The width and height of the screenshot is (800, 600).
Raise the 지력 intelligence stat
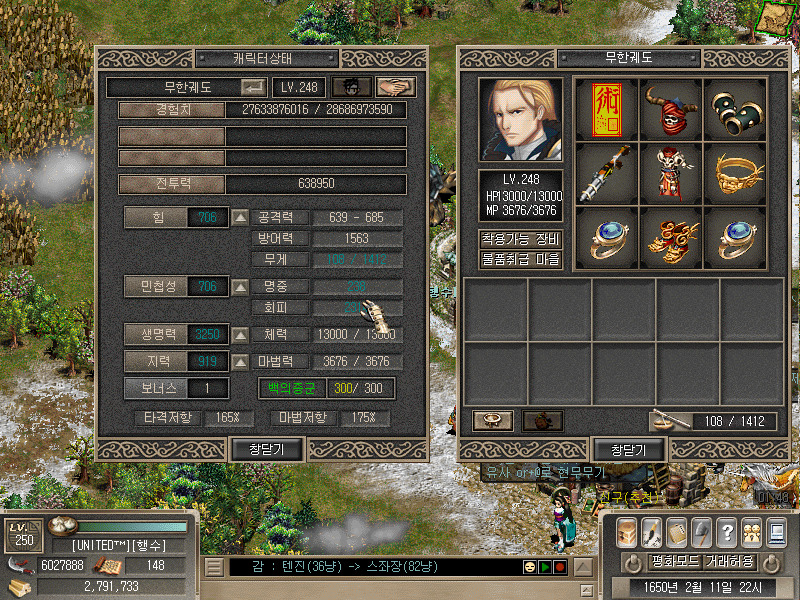[240, 362]
